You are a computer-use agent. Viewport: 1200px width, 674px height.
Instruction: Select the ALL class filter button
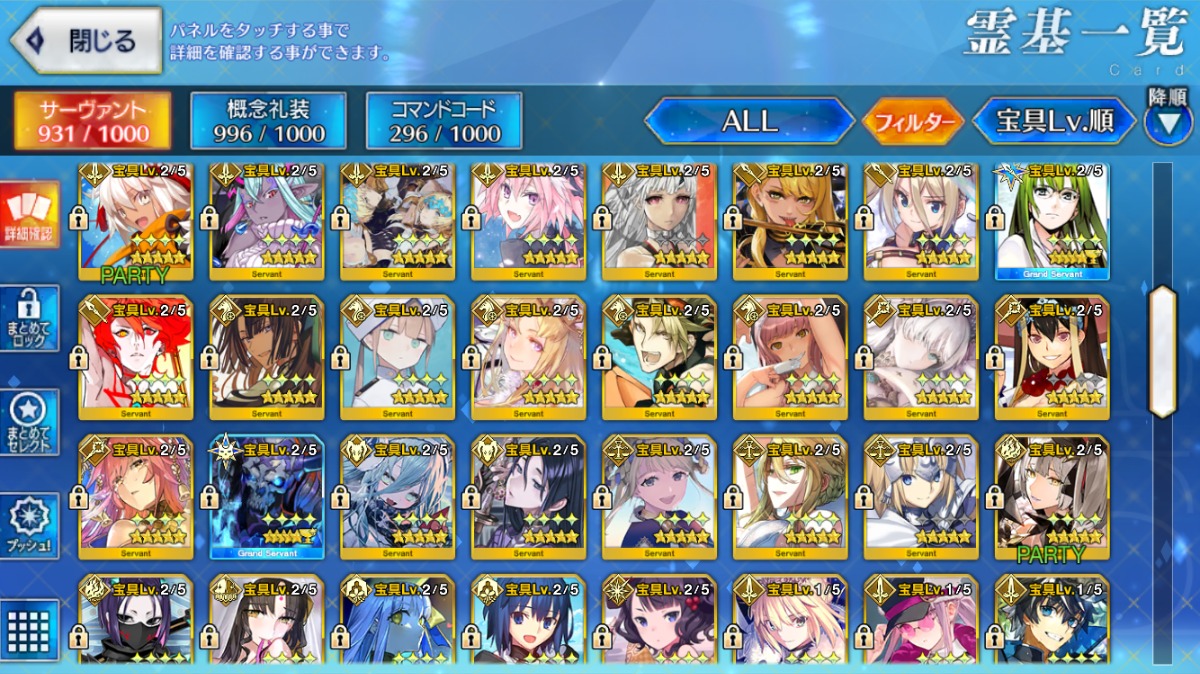click(749, 122)
